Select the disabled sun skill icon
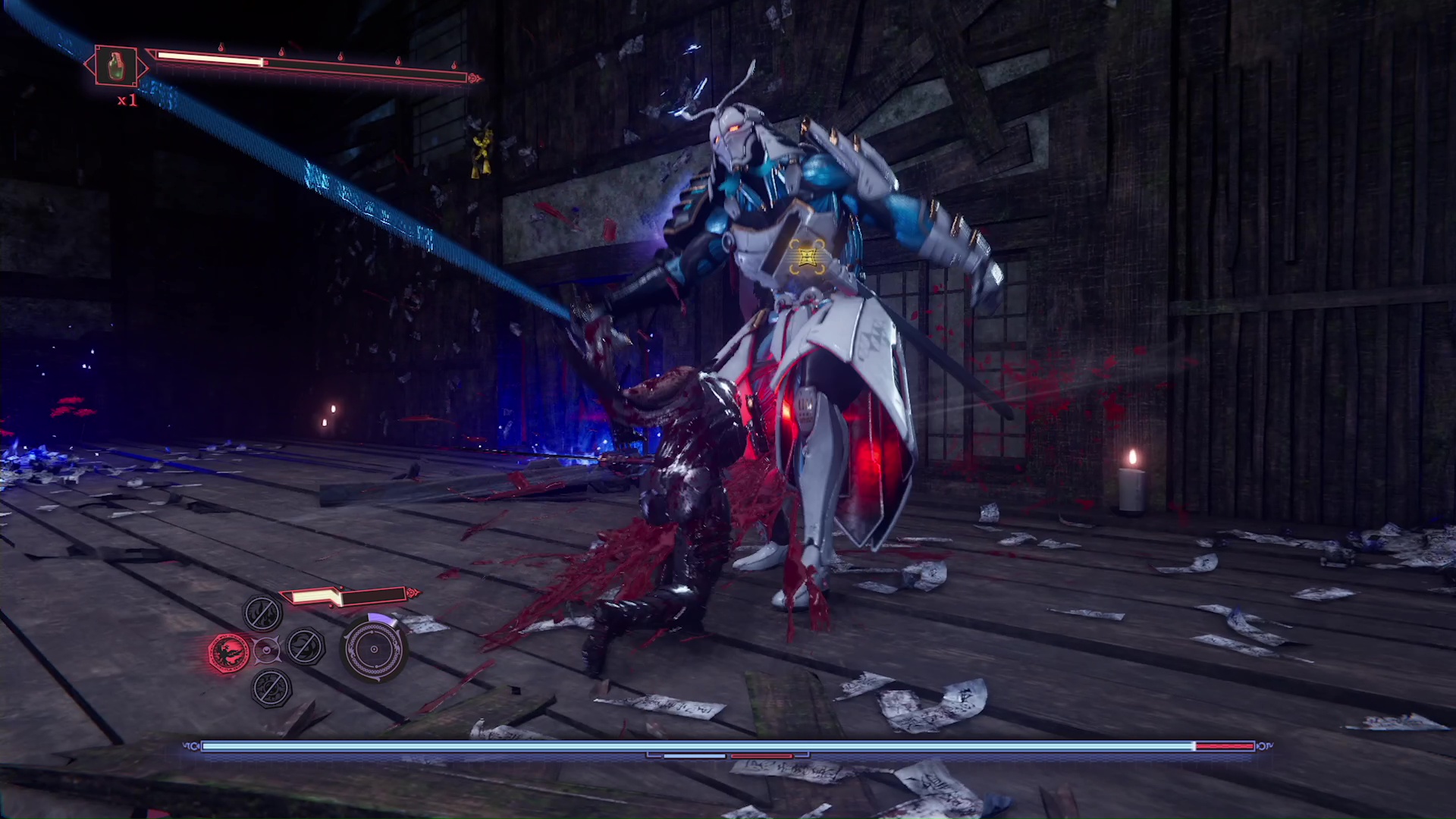Image resolution: width=1456 pixels, height=819 pixels. pyautogui.click(x=271, y=687)
